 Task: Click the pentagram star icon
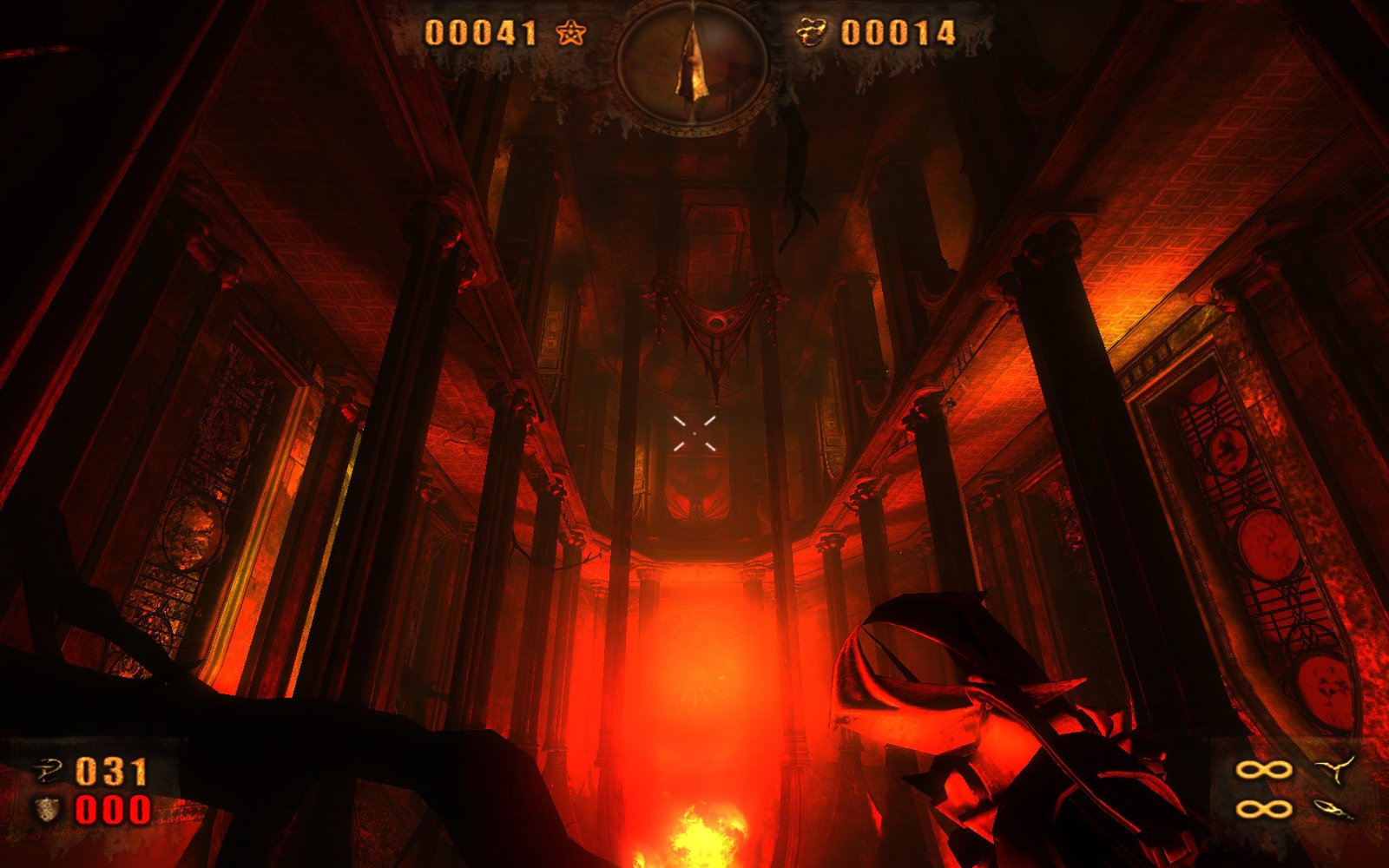pyautogui.click(x=570, y=34)
